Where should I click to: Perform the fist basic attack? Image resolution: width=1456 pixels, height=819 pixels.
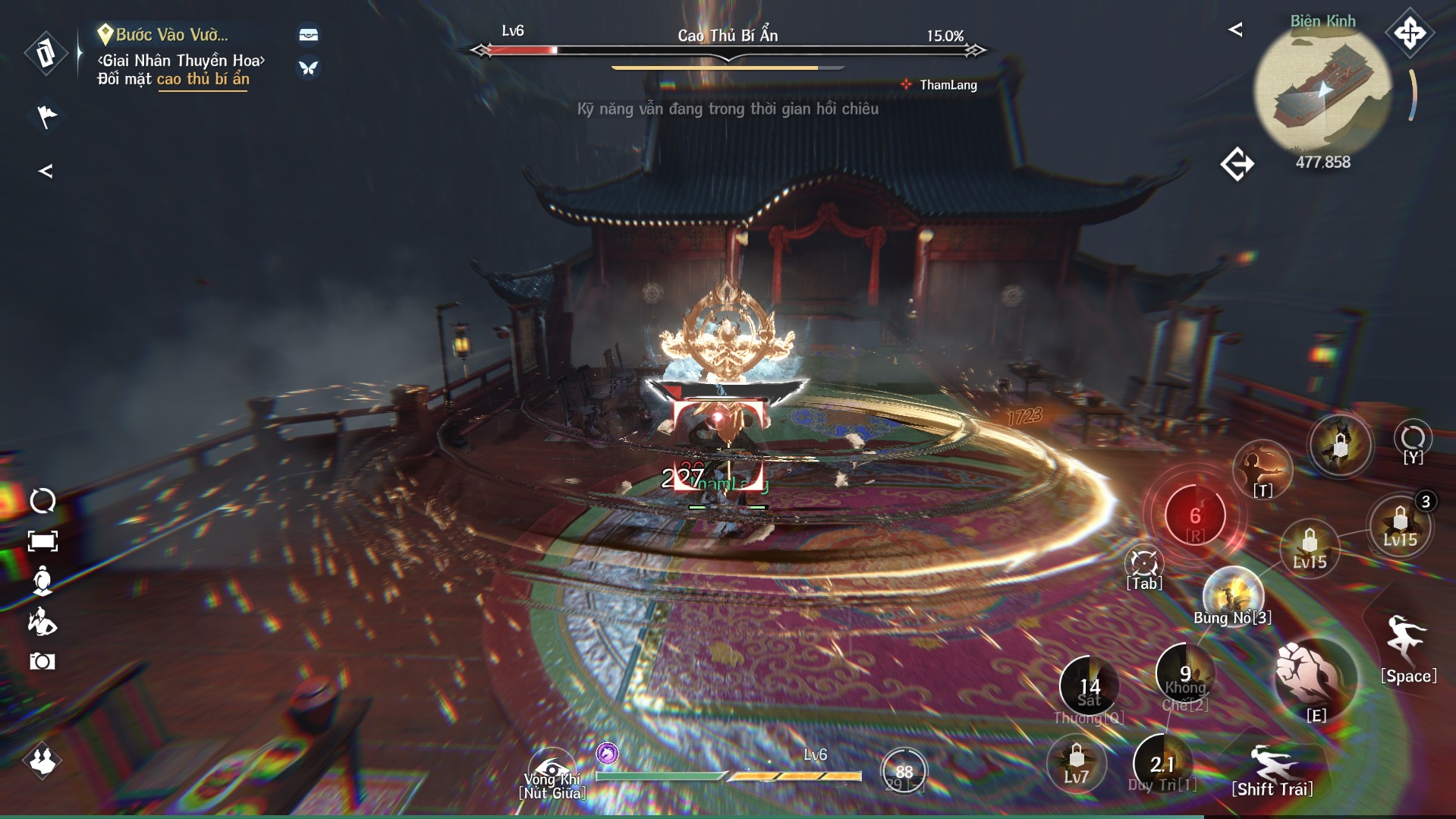[x=1315, y=676]
